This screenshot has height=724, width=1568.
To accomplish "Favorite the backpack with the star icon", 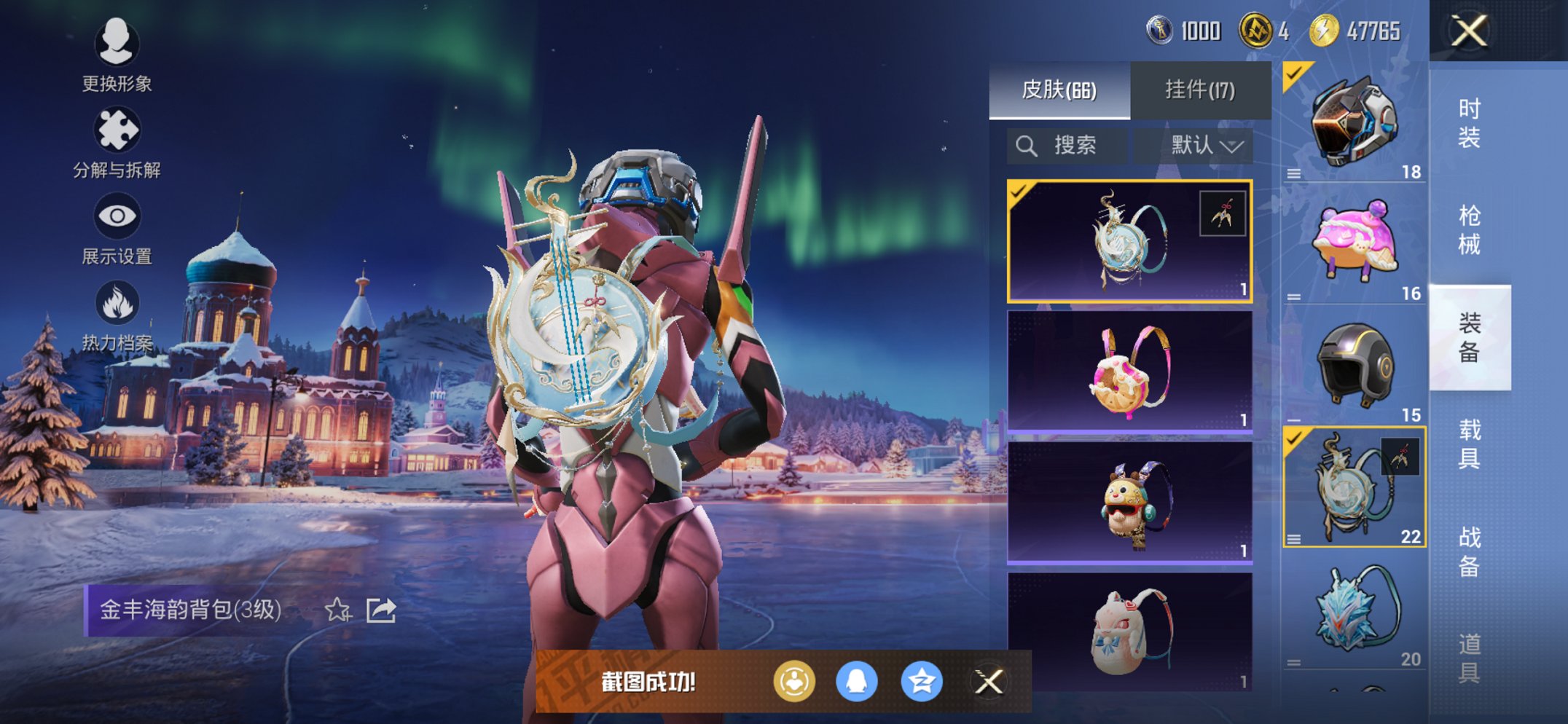I will 337,610.
